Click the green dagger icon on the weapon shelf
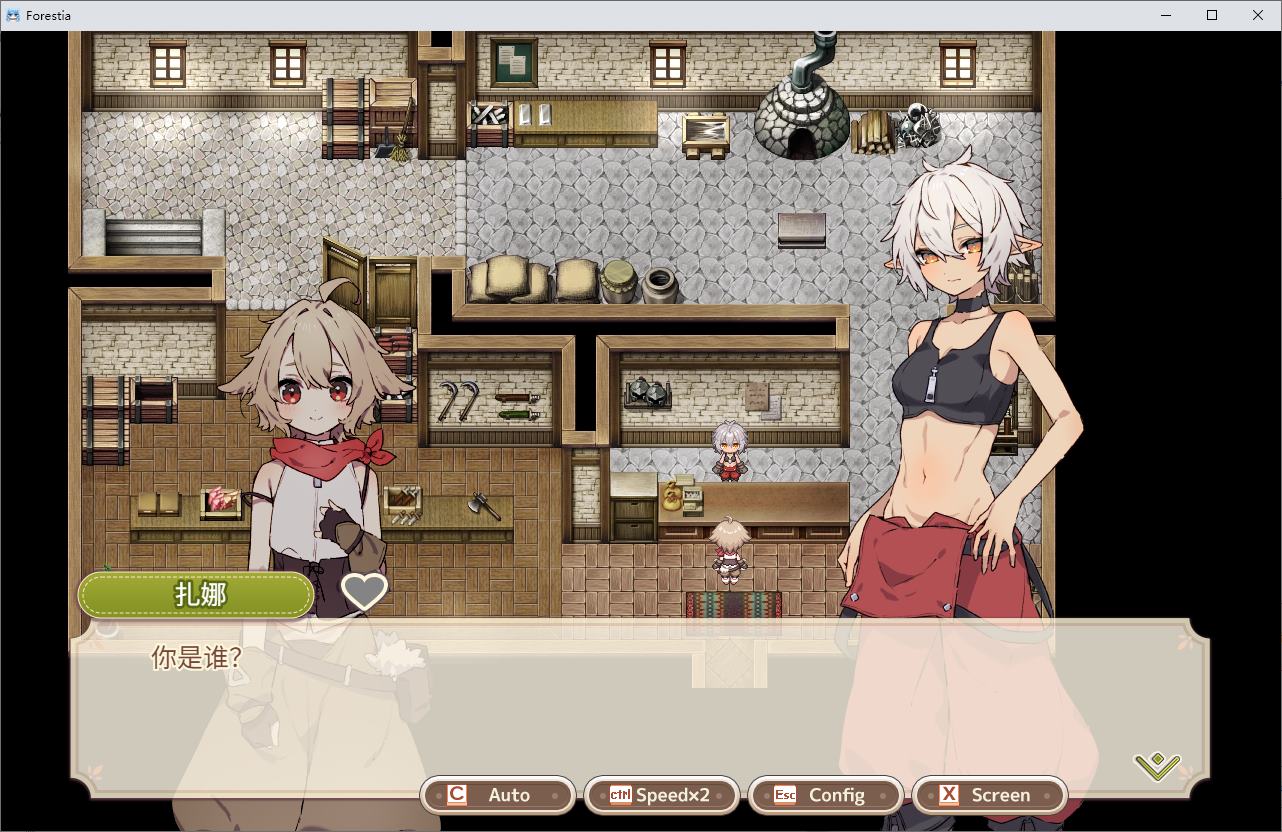 [516, 412]
